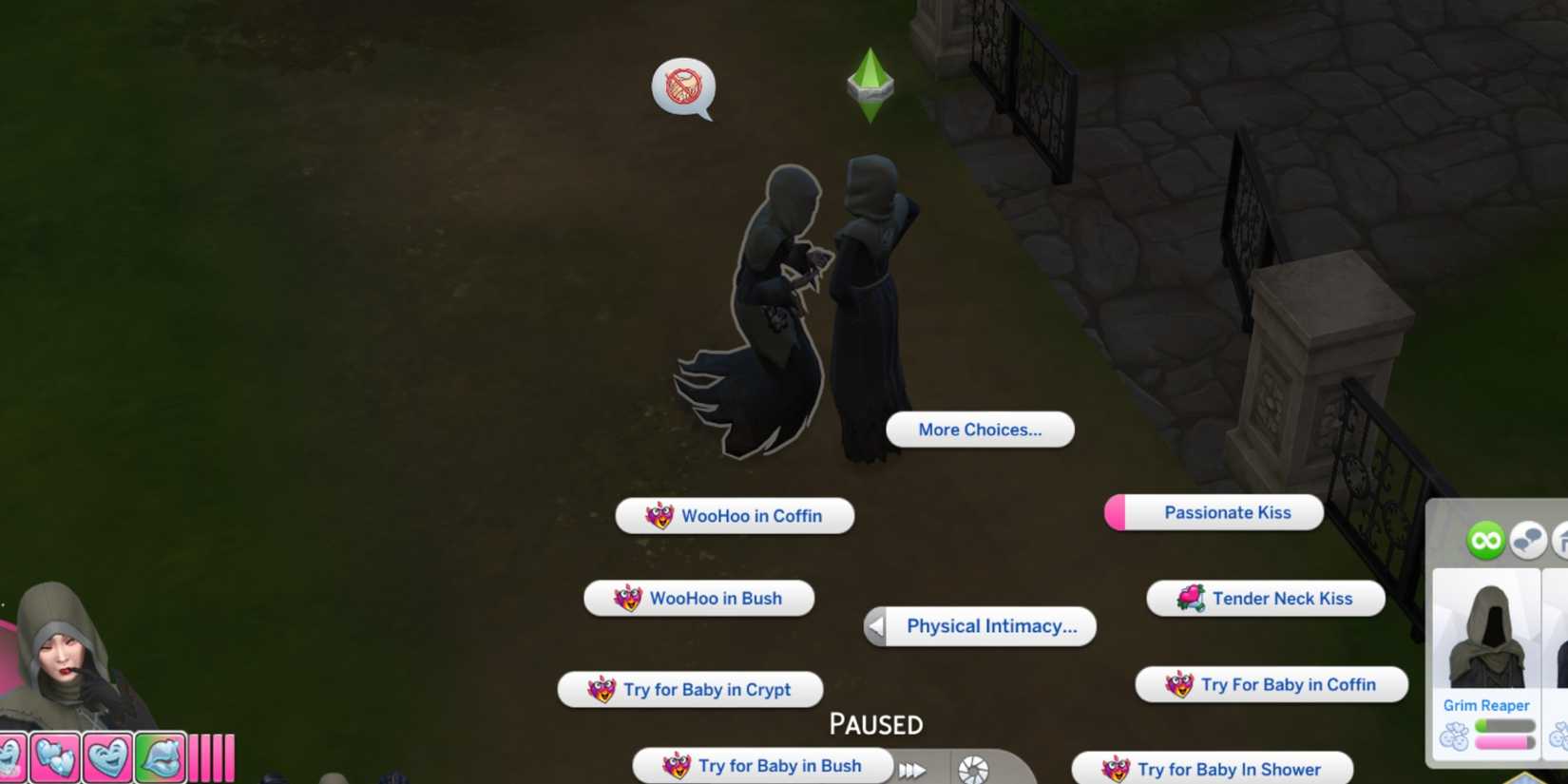Click the rejected handshake thought bubble
The width and height of the screenshot is (1568, 784).
(x=684, y=88)
